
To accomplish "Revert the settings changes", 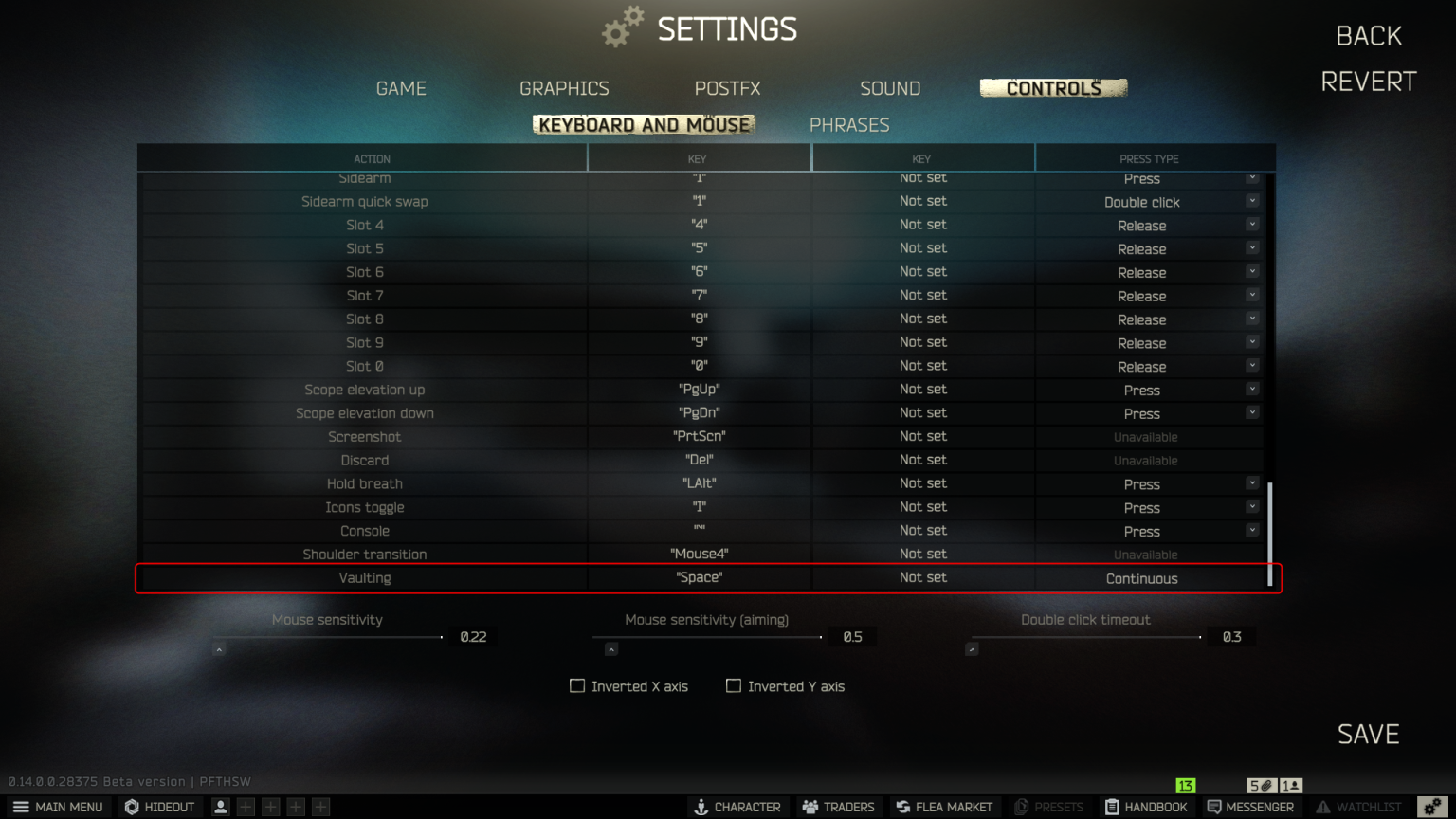I will [1368, 82].
